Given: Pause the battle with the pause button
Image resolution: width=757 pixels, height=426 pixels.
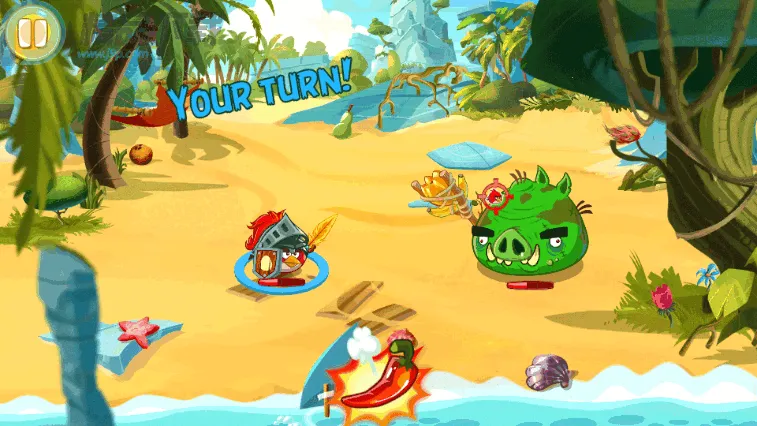Looking at the screenshot, I should coord(33,32).
